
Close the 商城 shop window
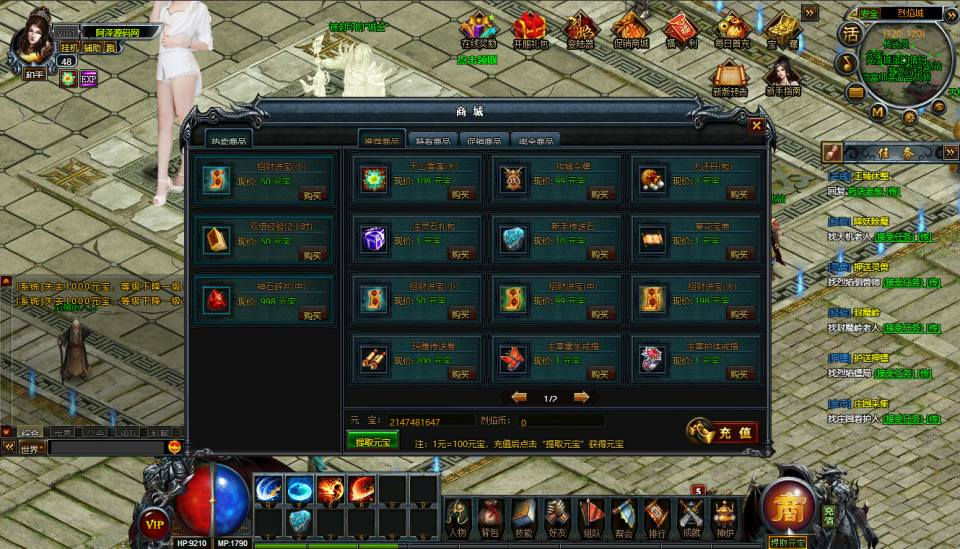756,126
